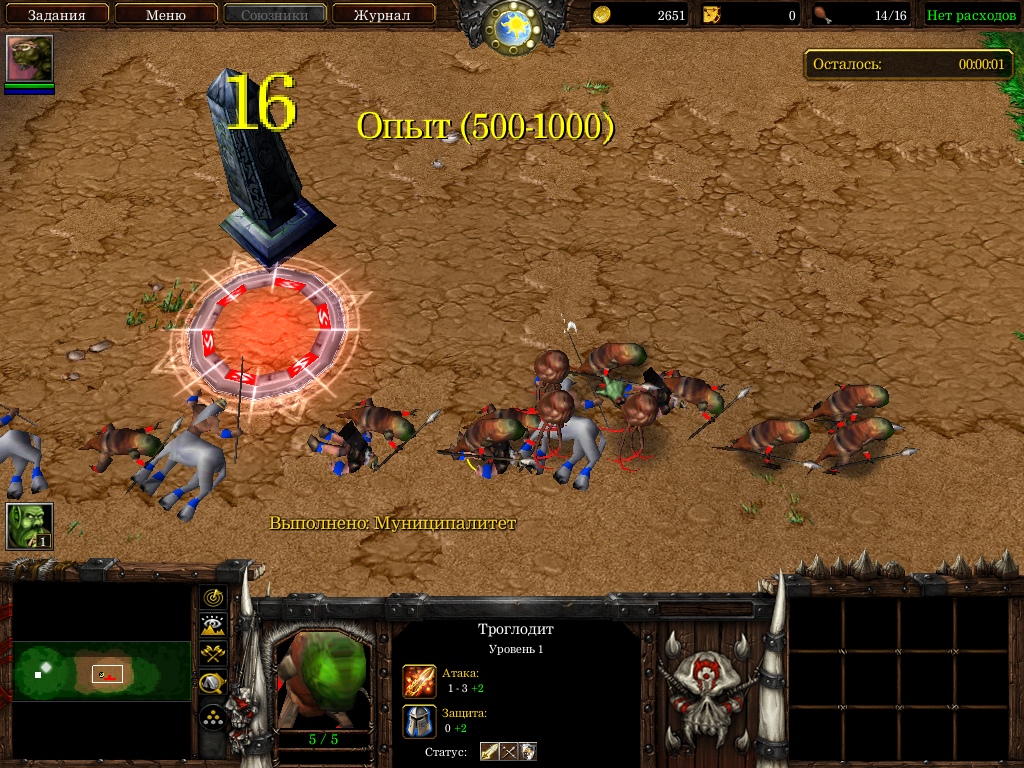Open the Меню game menu

(166, 15)
